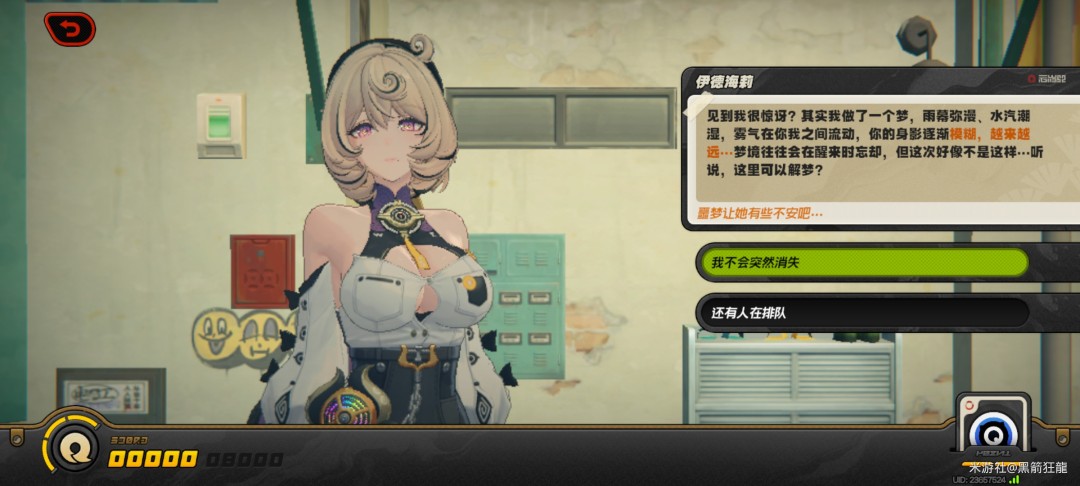Go back using the red arrow button
This screenshot has height=486, width=1080.
click(x=69, y=29)
